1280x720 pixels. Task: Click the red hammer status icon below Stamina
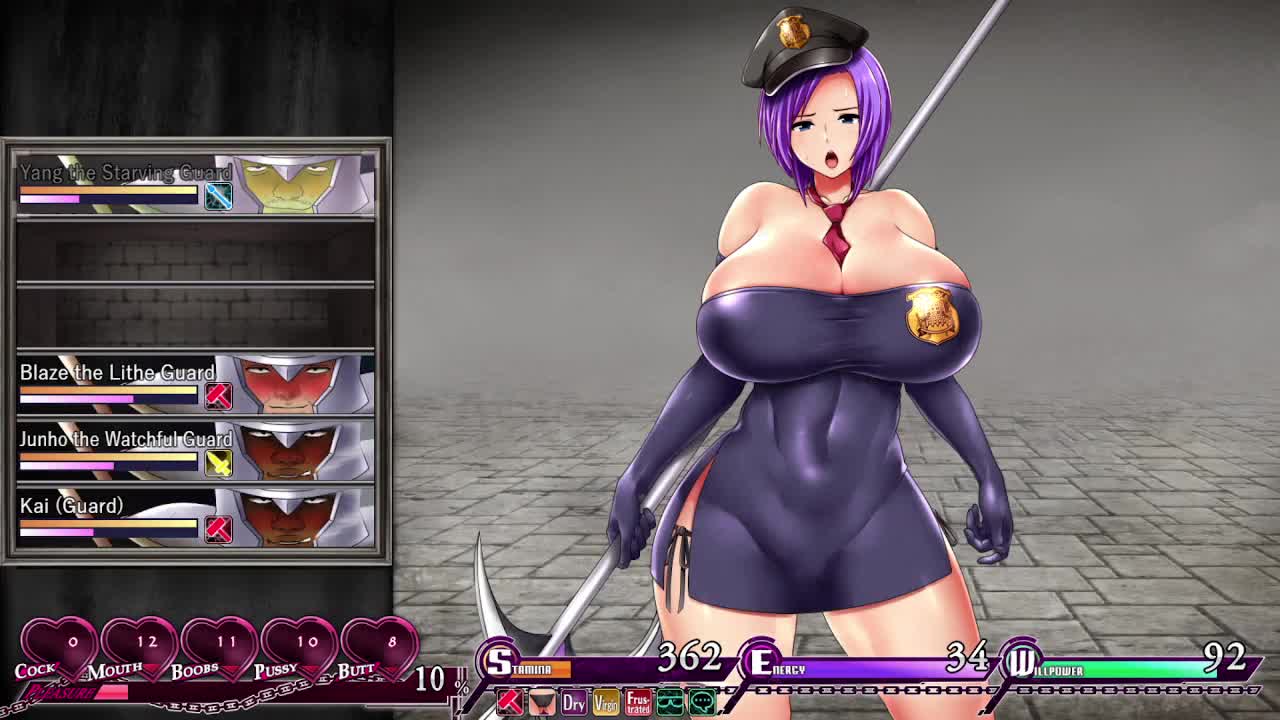coord(510,703)
